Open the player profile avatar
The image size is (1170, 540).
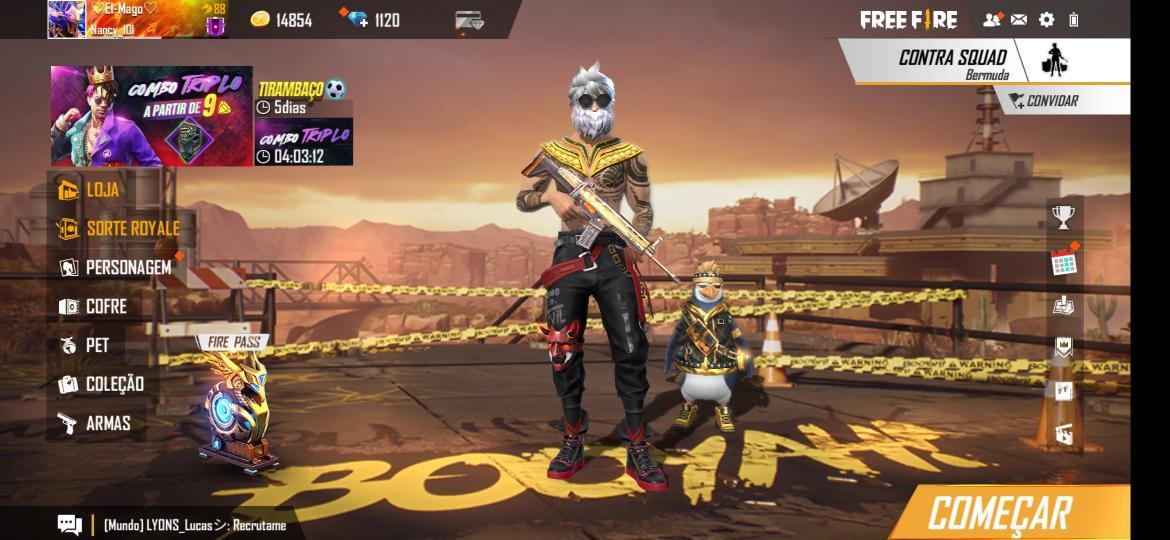67,19
